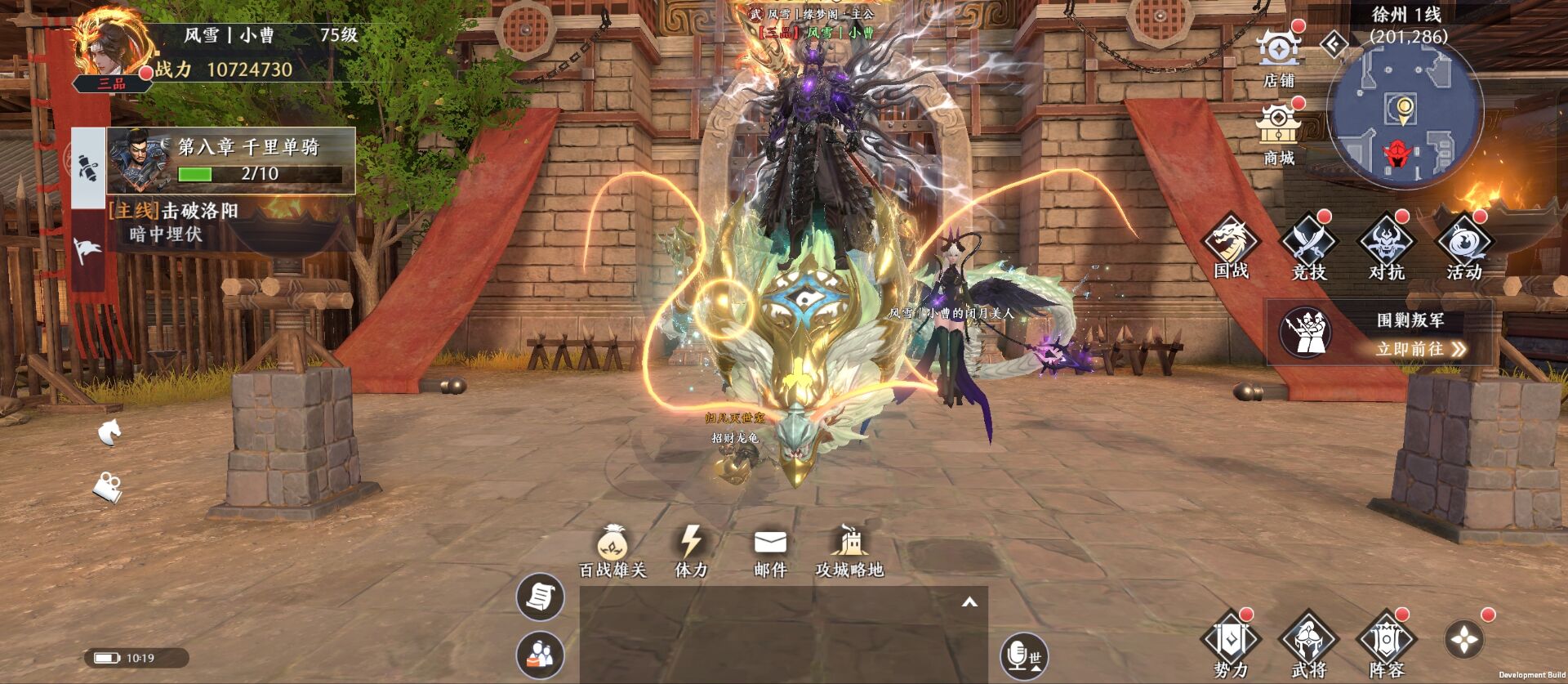The height and width of the screenshot is (684, 1568).
Task: Open the 店铺 shop icon
Action: [1278, 52]
